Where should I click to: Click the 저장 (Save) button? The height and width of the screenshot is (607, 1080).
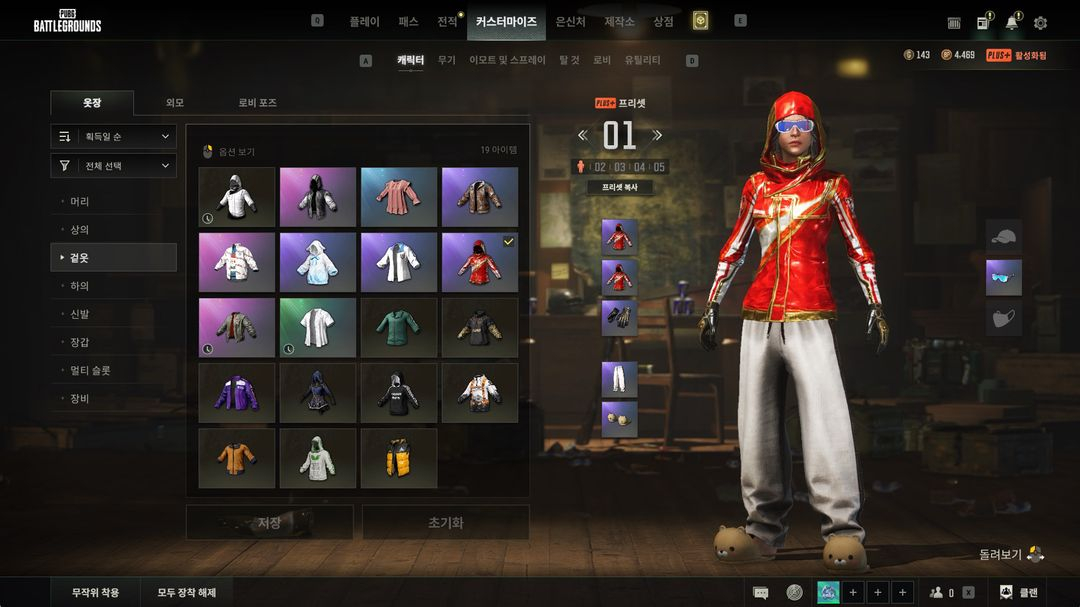(x=269, y=522)
